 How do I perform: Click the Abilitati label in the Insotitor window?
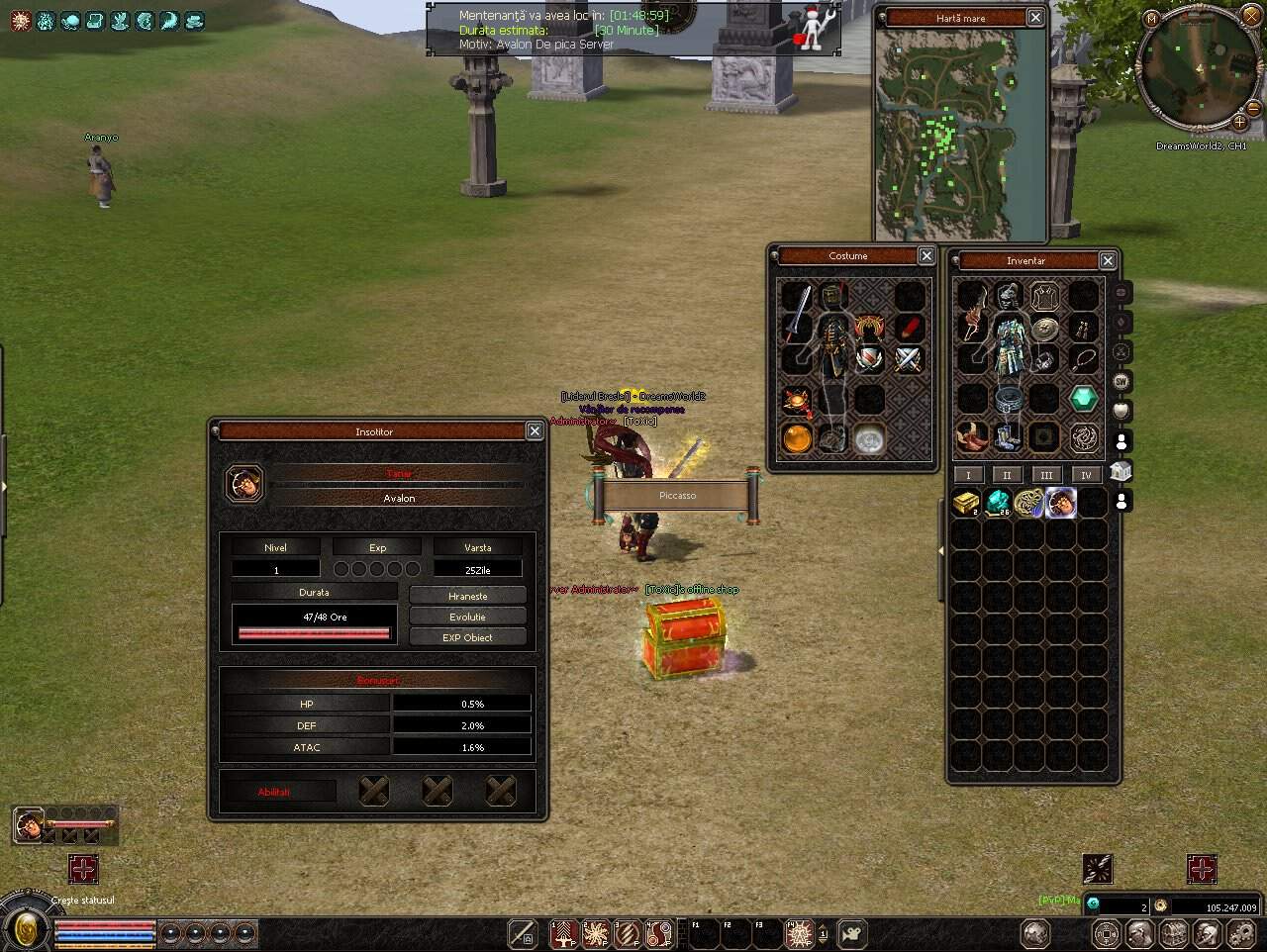(274, 792)
